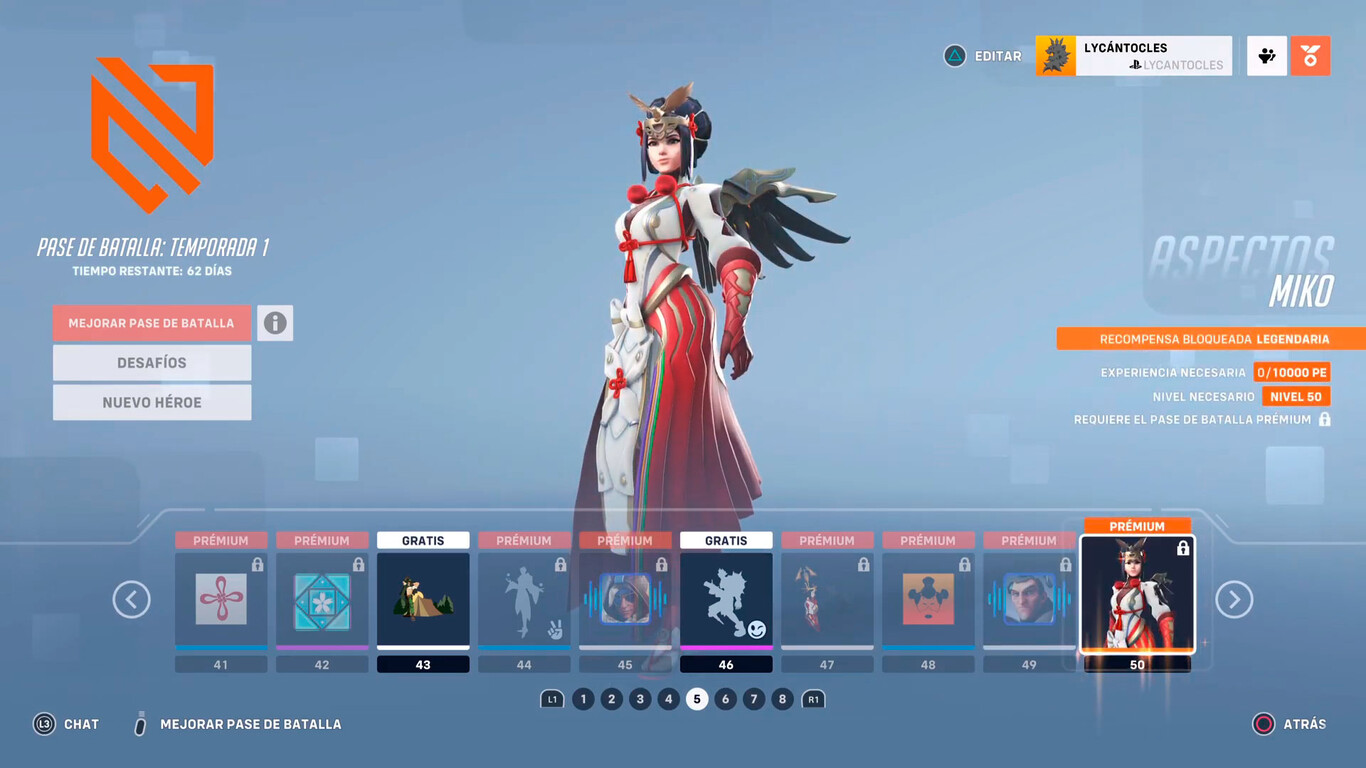Open the info icon next to Mejorar Pase de Batalla
Image resolution: width=1366 pixels, height=768 pixels.
[x=275, y=323]
